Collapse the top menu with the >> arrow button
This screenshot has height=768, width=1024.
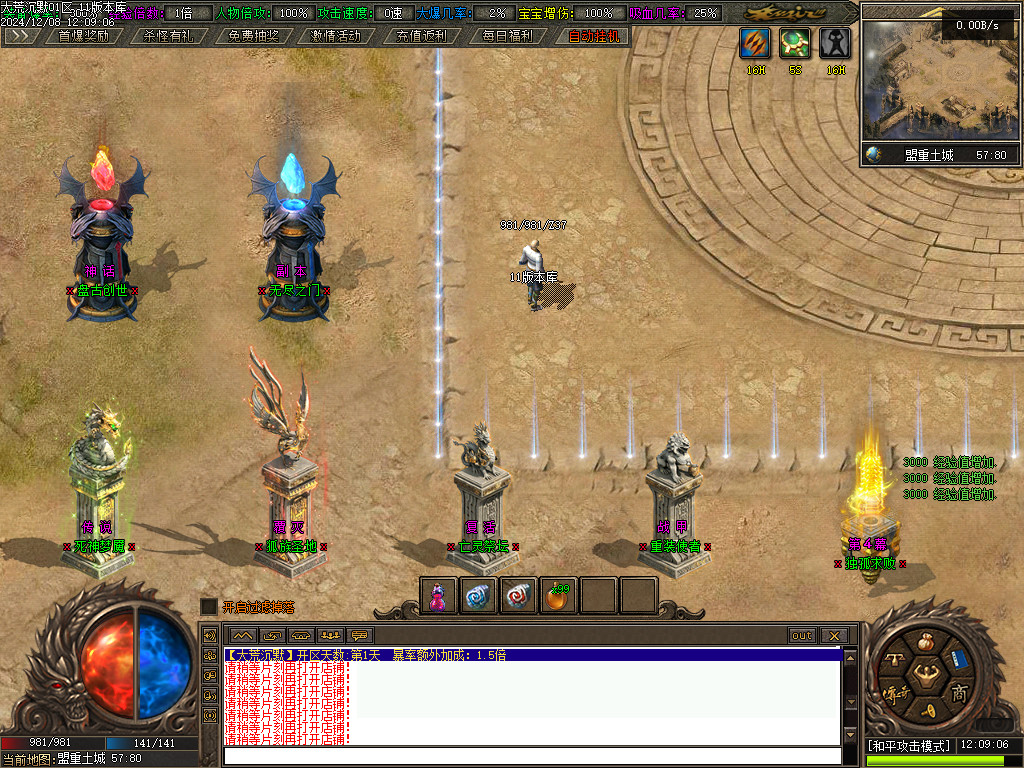point(20,36)
